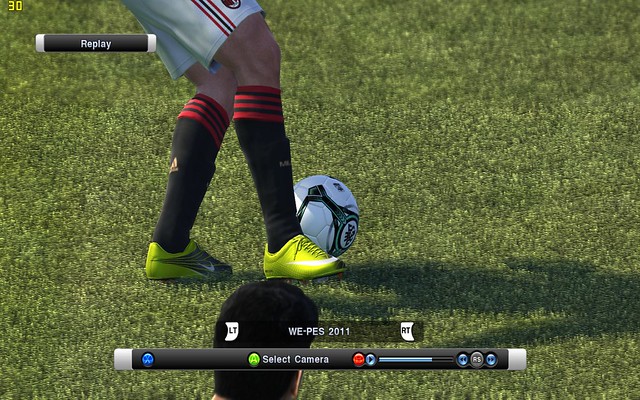Fast-forward the replay with the right arrows icon
Image resolution: width=640 pixels, height=400 pixels.
491,359
